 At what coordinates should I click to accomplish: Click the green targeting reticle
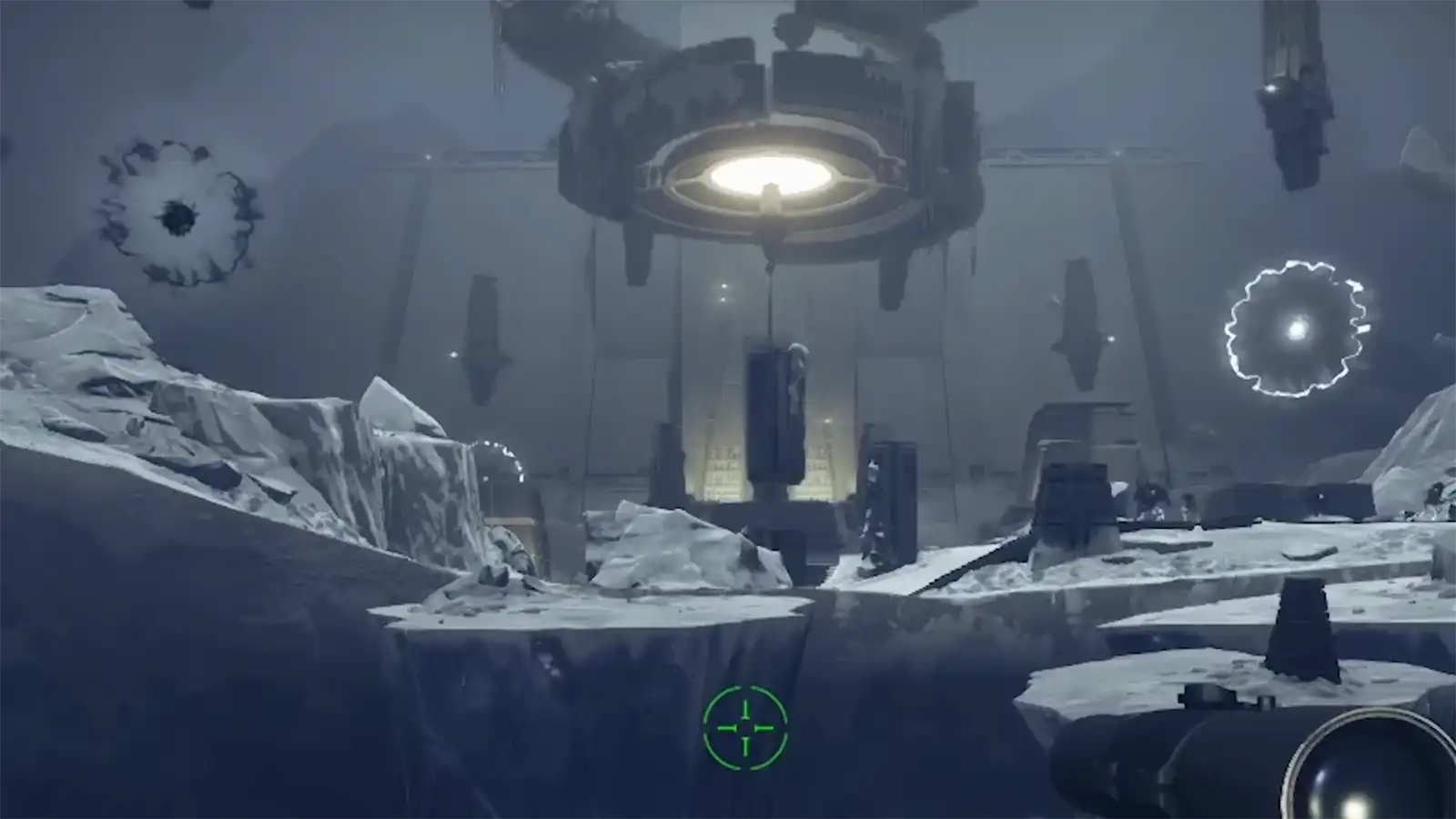coord(744,726)
